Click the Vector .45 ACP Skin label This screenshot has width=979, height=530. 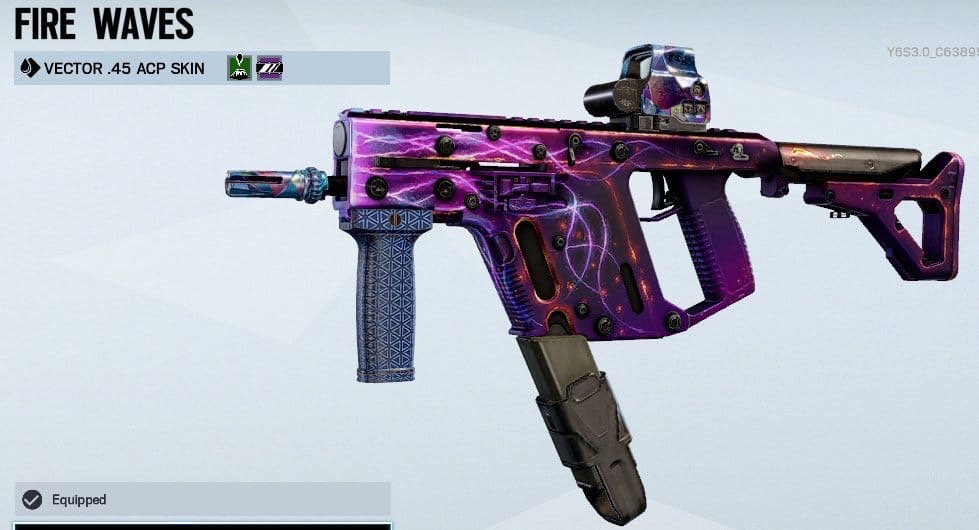click(124, 68)
